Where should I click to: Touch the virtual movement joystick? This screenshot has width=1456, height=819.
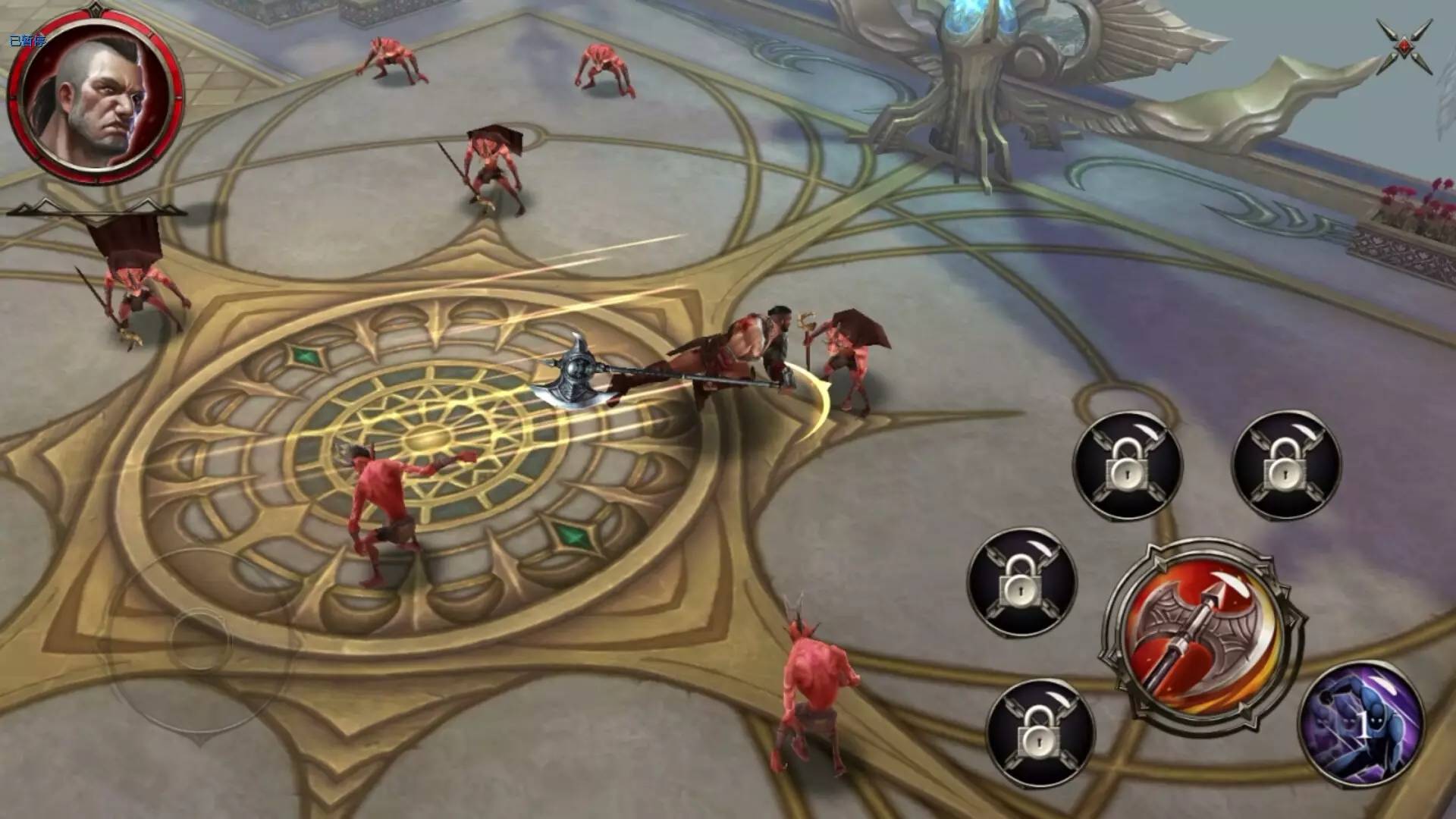201,639
